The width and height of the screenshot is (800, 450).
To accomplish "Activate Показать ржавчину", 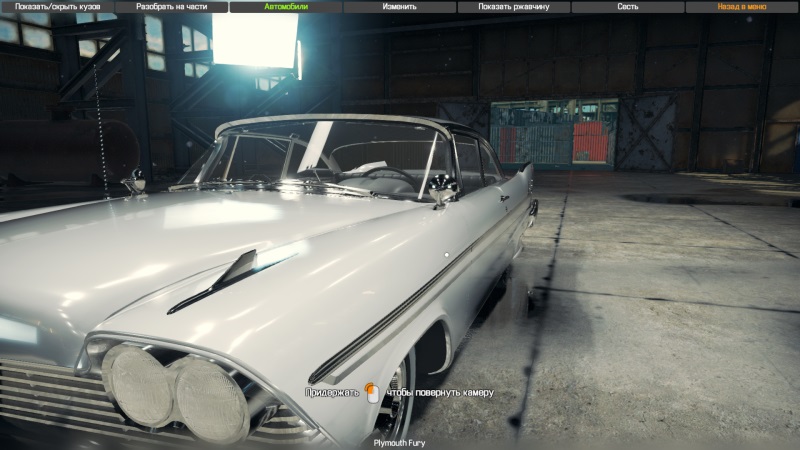I will (x=514, y=6).
